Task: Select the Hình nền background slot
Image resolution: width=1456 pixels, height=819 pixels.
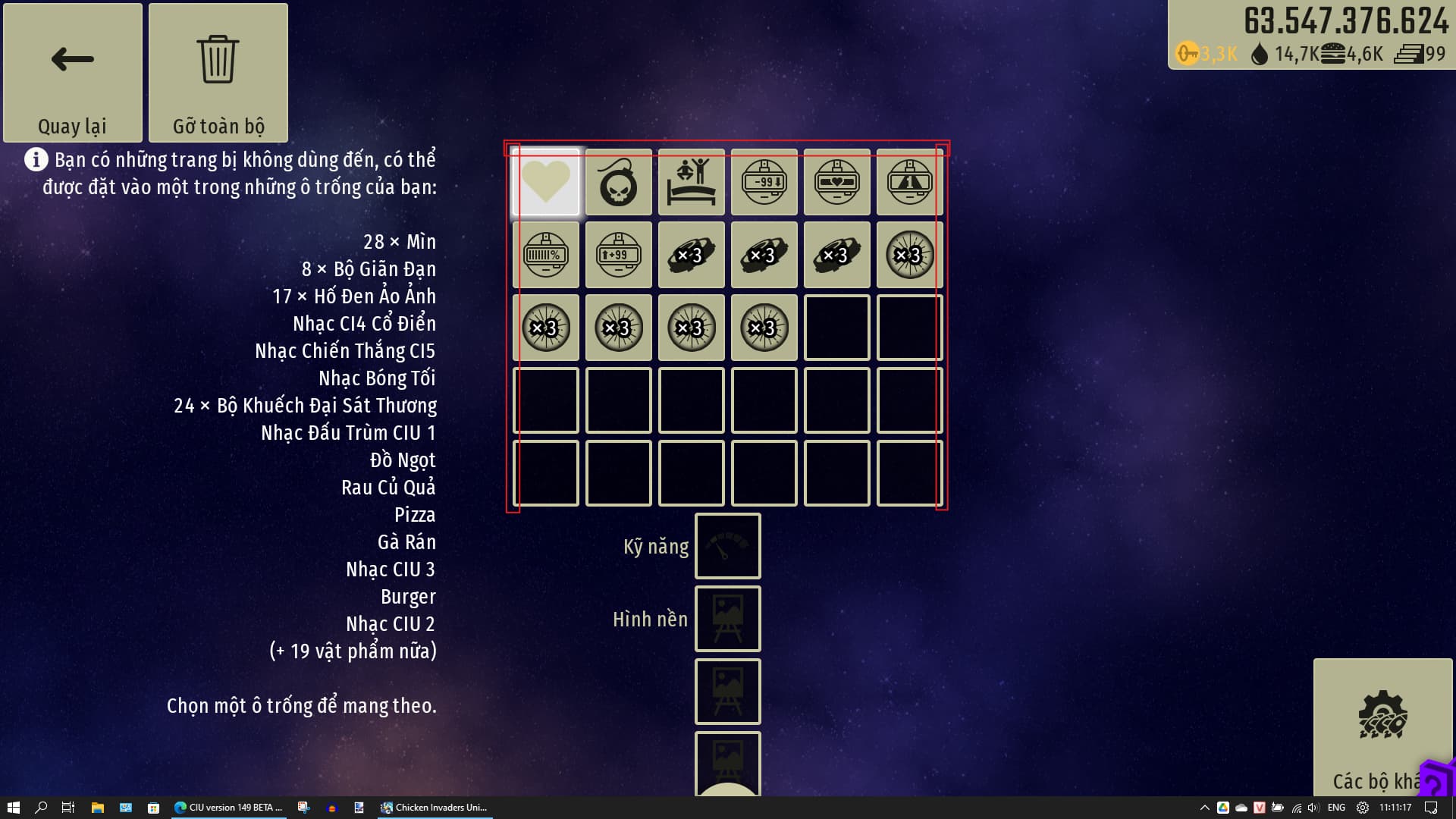Action: [x=728, y=619]
